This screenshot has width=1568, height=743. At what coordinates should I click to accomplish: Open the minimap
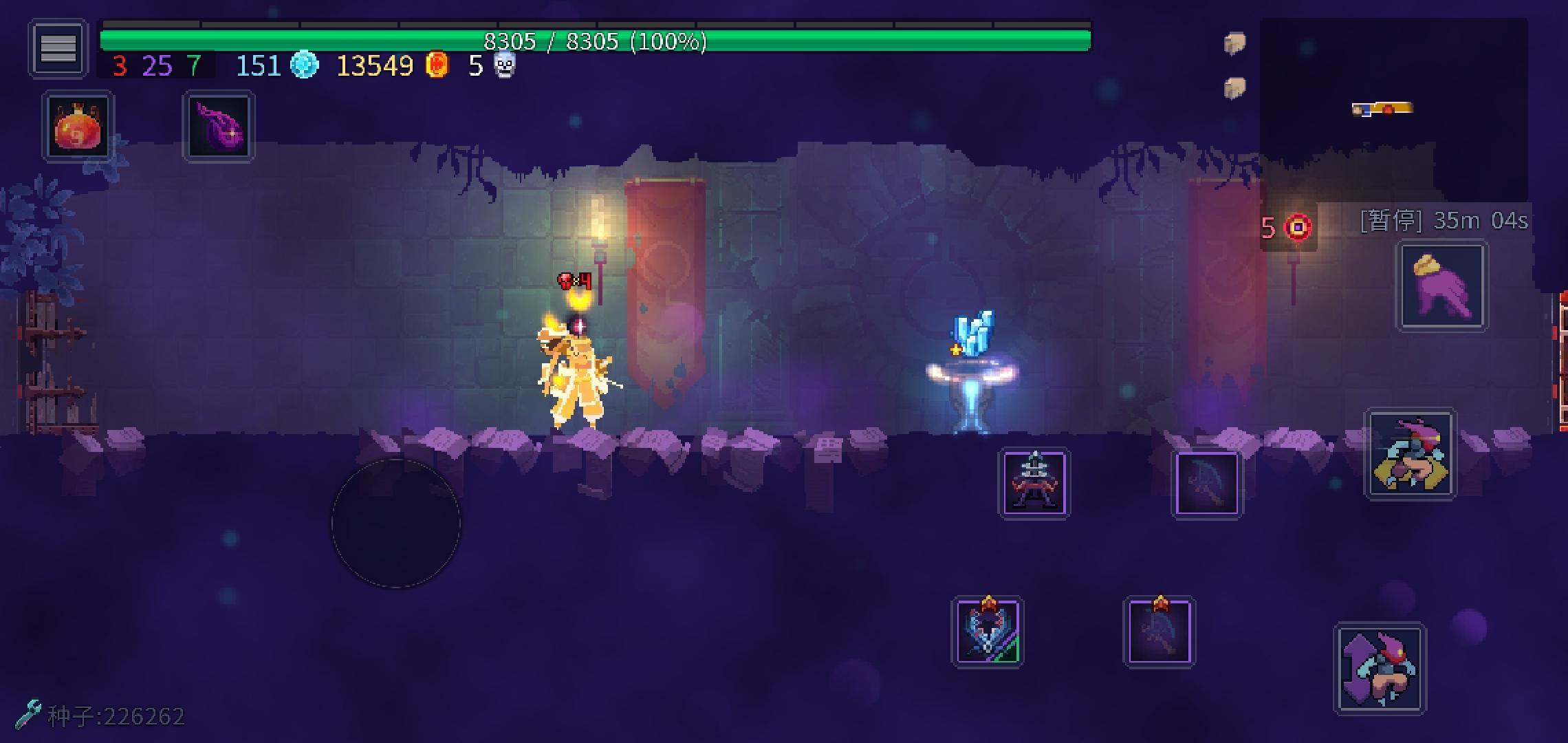point(1393,110)
